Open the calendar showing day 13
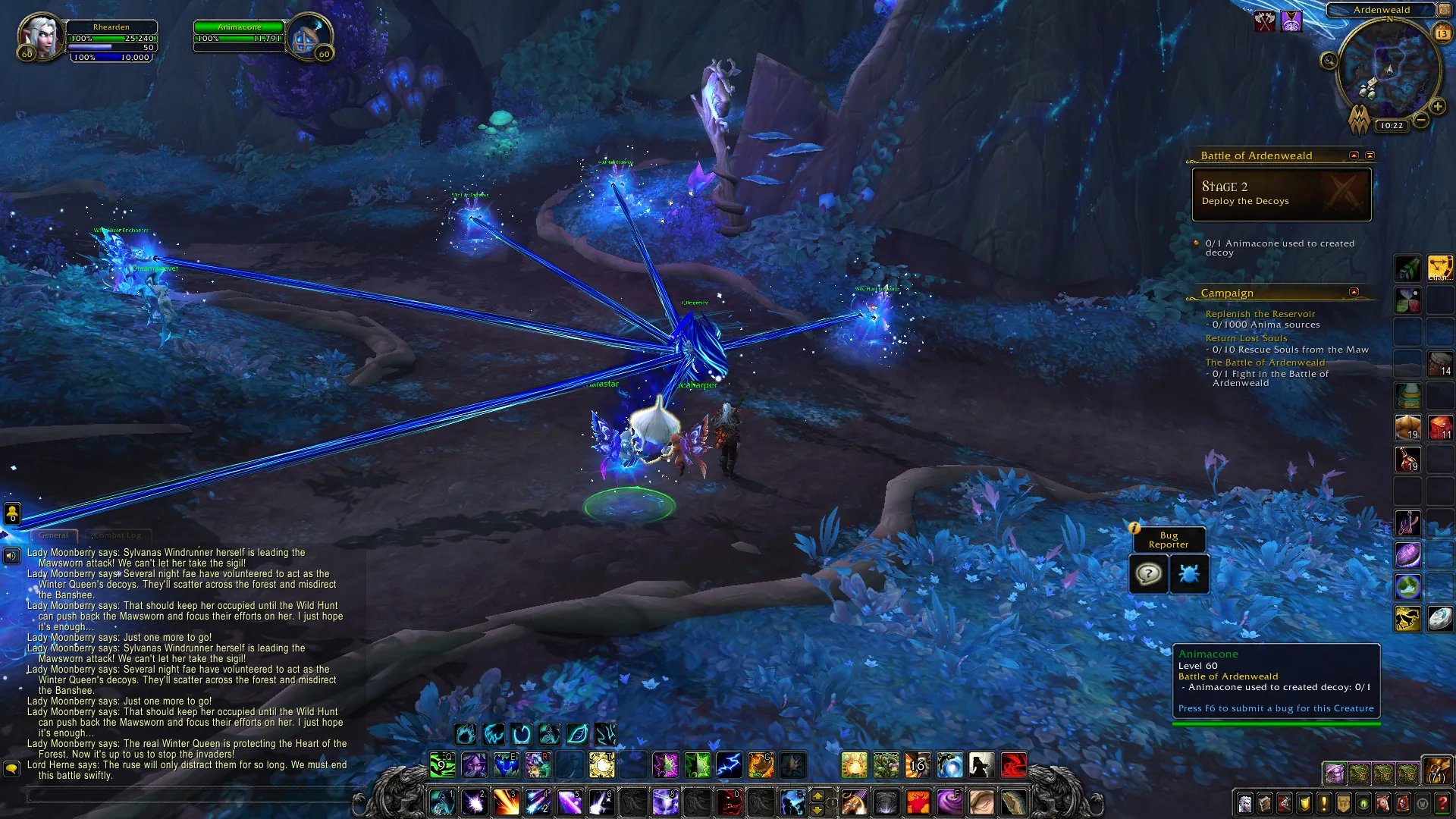This screenshot has height=819, width=1456. point(1442,33)
